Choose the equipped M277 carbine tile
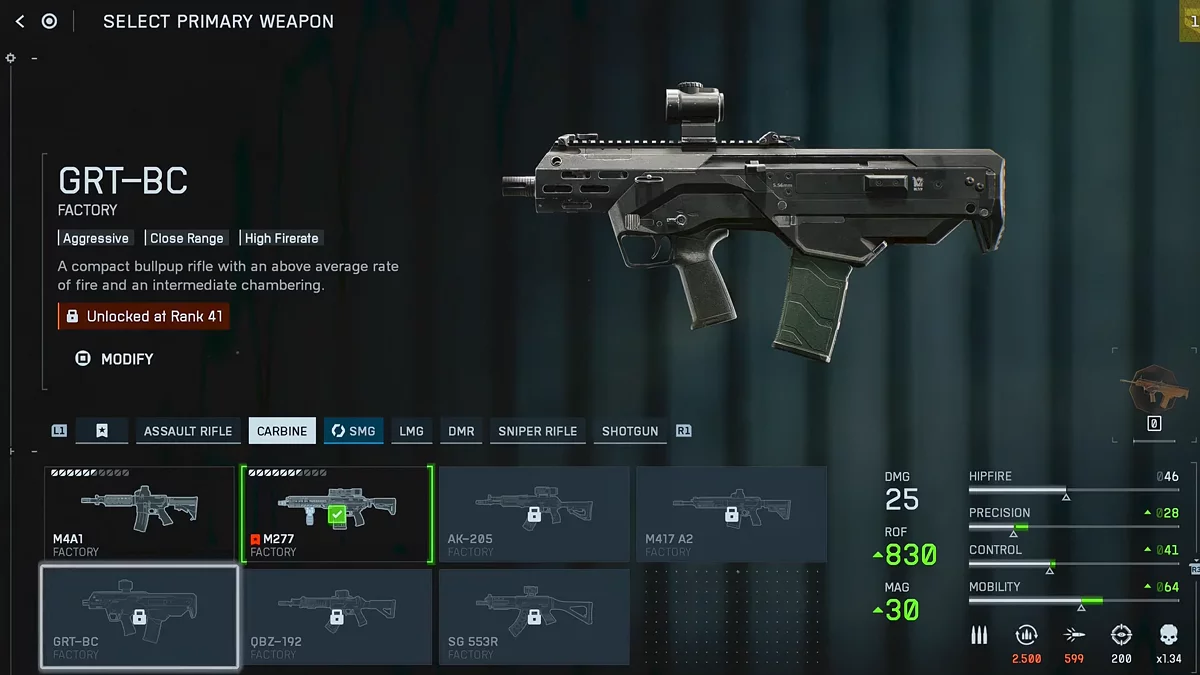Image resolution: width=1200 pixels, height=675 pixels. click(x=336, y=513)
